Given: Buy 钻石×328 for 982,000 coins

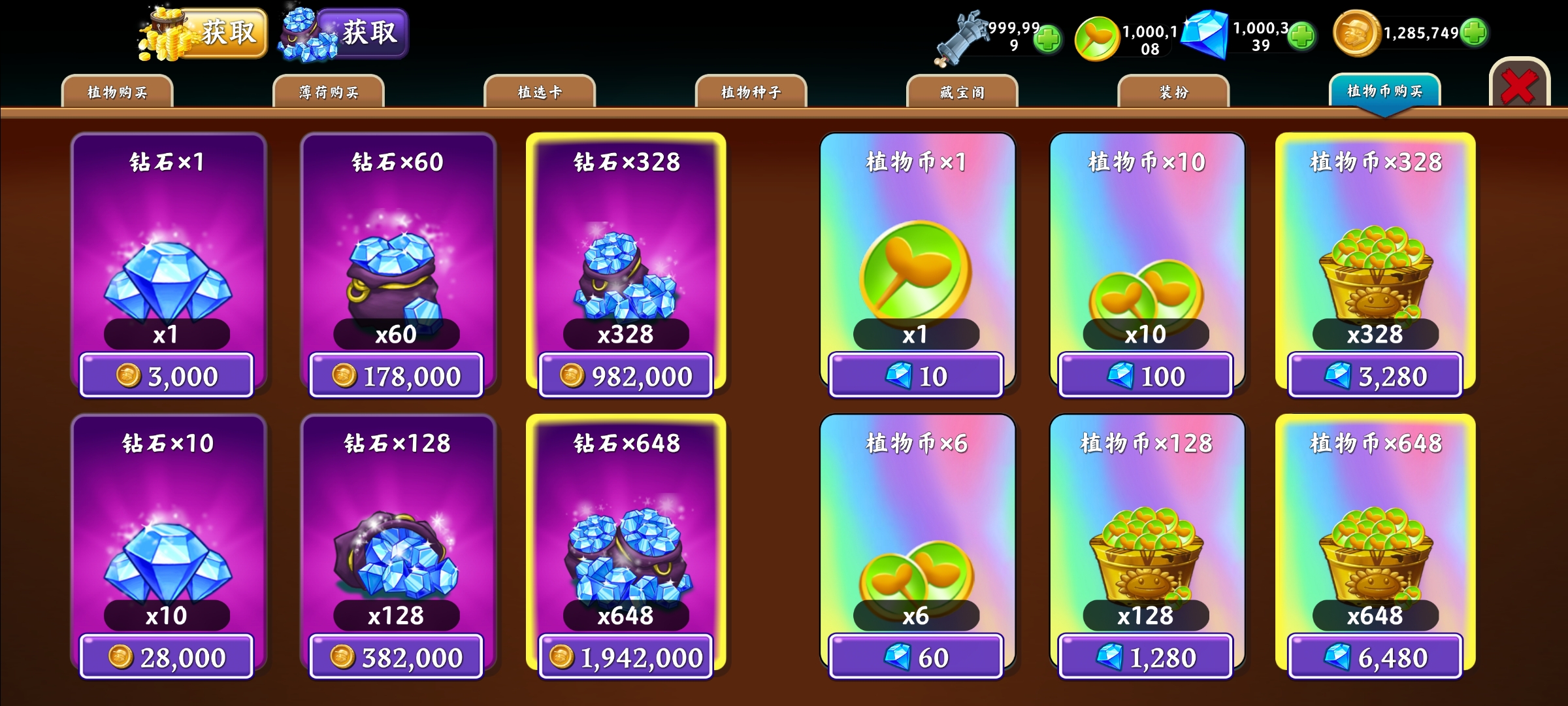Looking at the screenshot, I should pyautogui.click(x=626, y=376).
